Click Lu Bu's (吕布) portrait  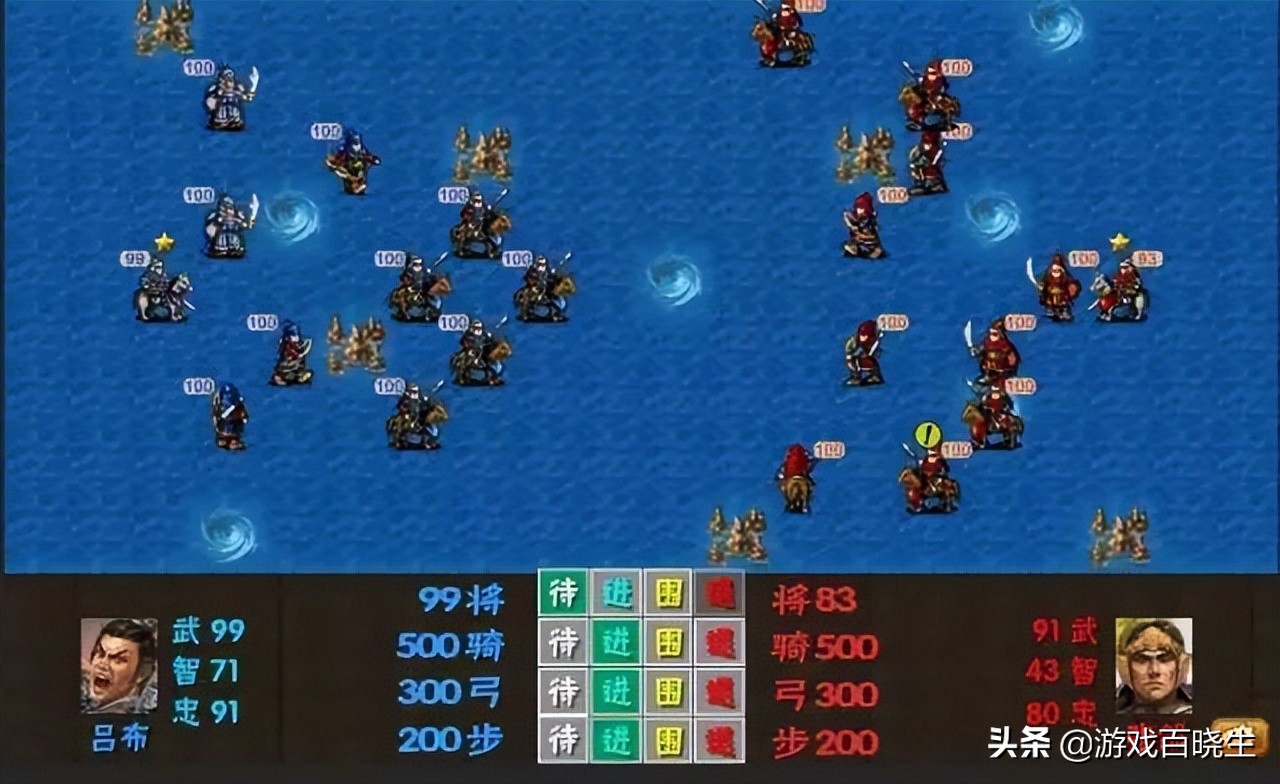pyautogui.click(x=119, y=665)
